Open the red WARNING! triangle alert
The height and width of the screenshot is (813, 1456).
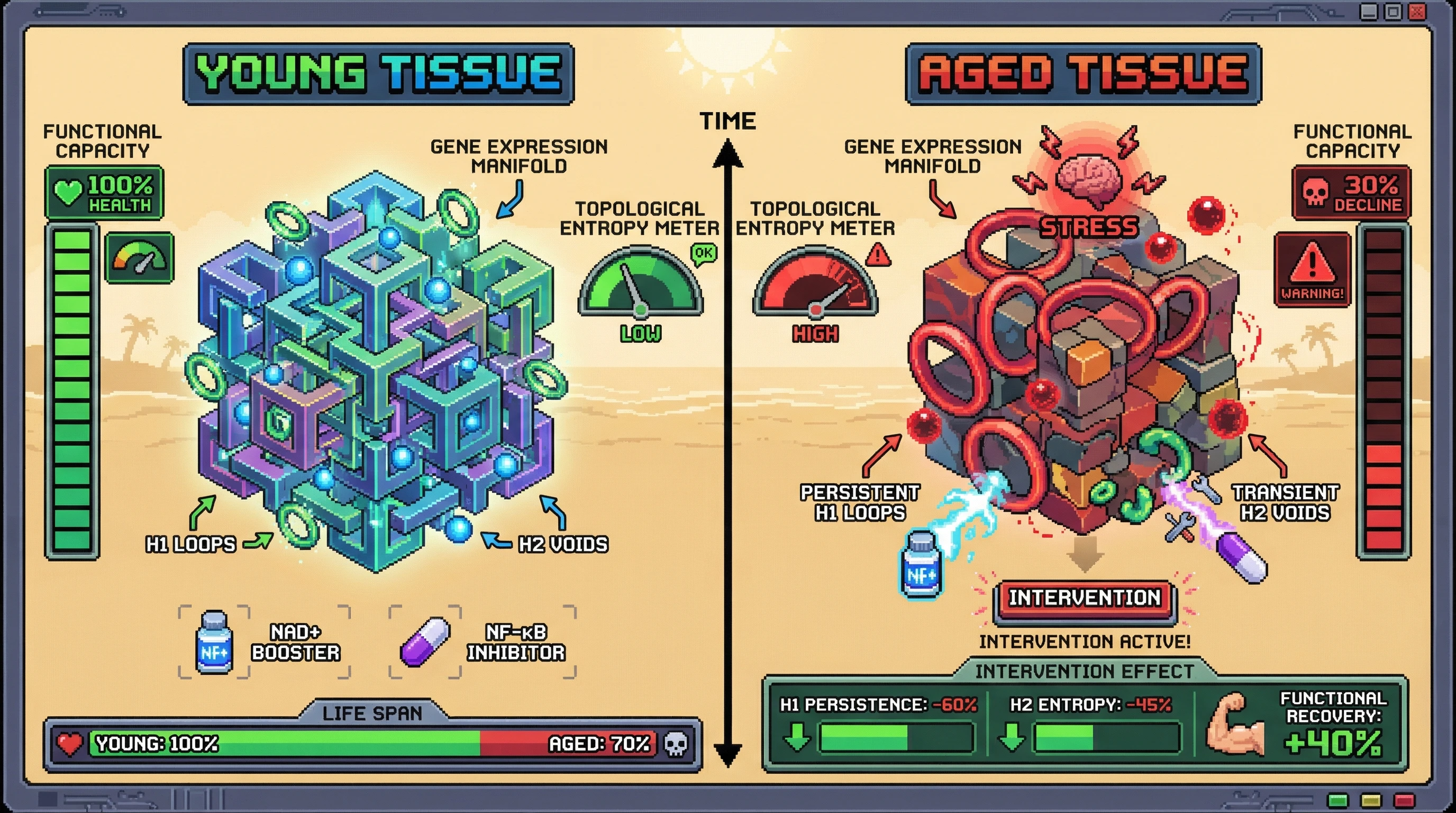pyautogui.click(x=1313, y=270)
